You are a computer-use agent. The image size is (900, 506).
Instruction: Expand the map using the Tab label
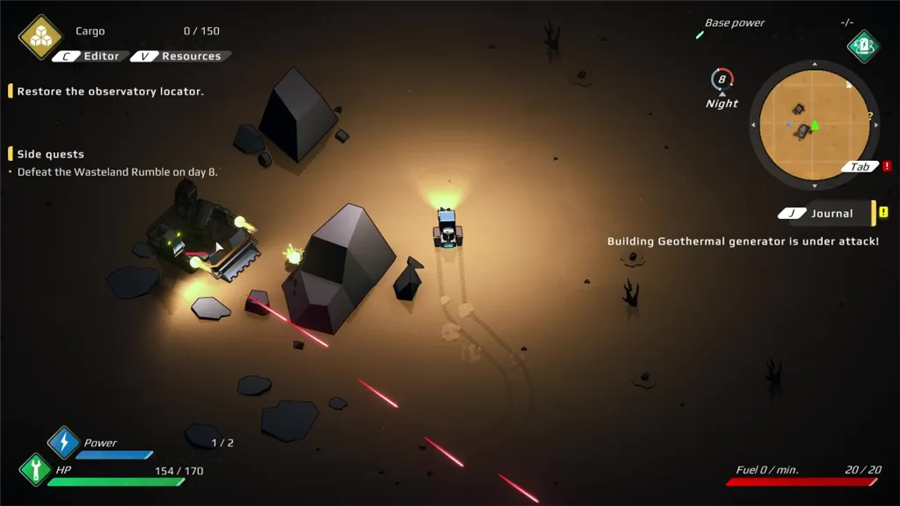(x=859, y=167)
